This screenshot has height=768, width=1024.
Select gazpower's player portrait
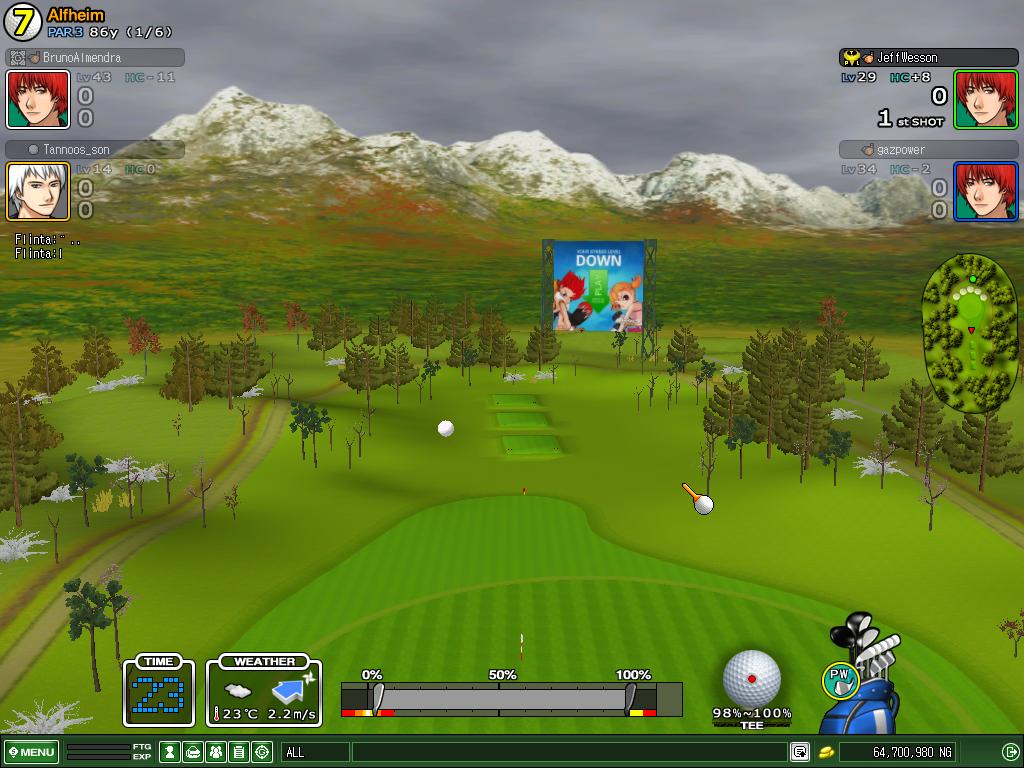point(986,191)
